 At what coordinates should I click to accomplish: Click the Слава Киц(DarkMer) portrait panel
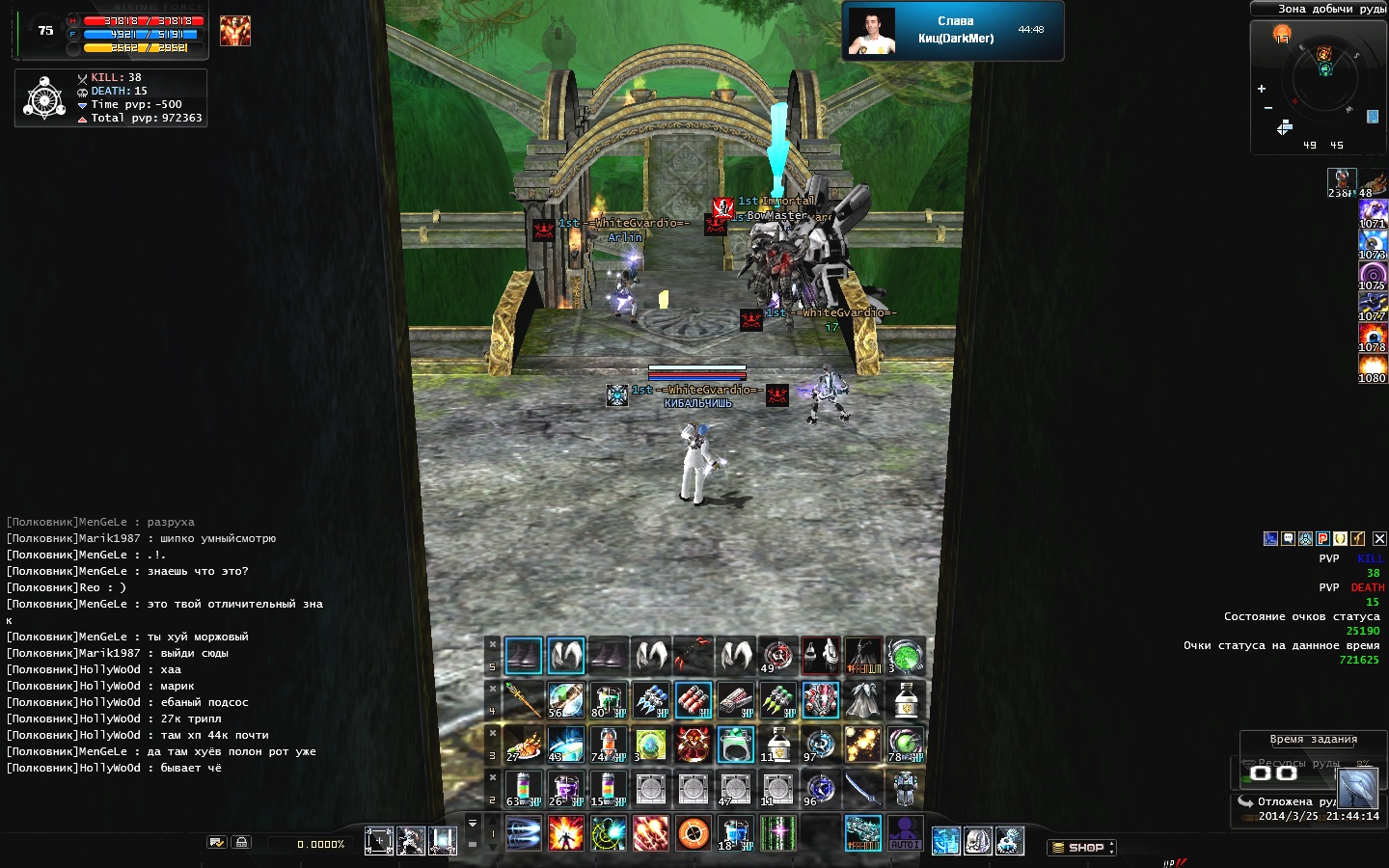[952, 31]
